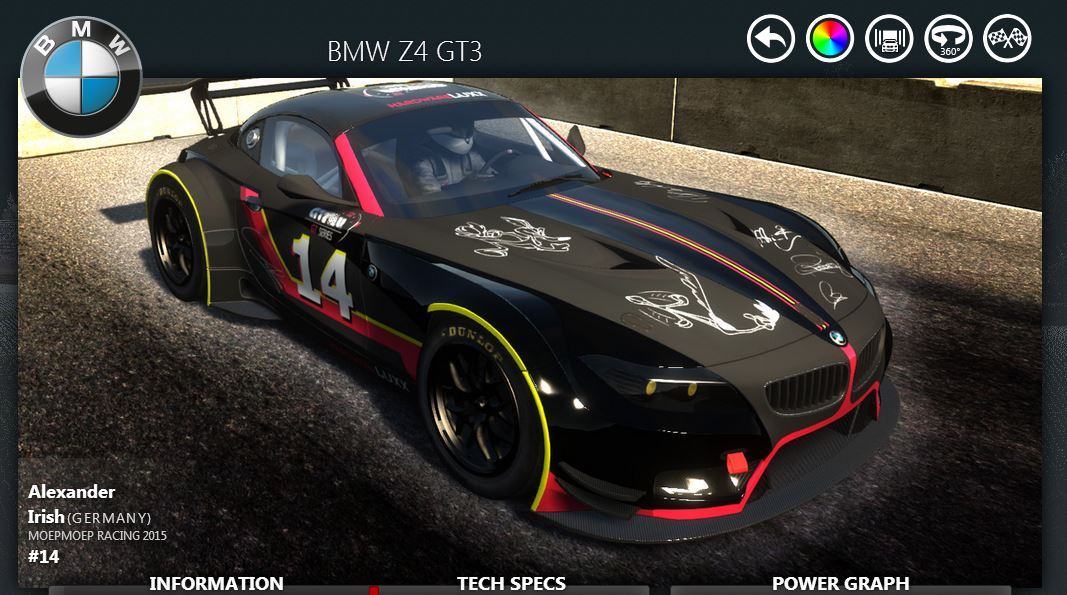
Task: Show the Power Graph tab
Action: [x=840, y=583]
